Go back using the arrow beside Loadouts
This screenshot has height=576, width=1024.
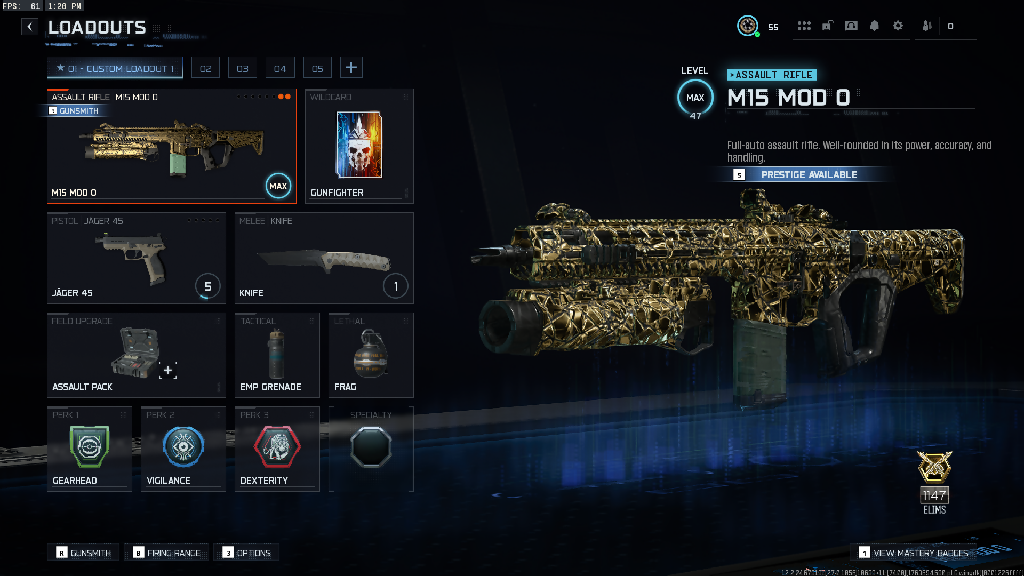coord(30,27)
